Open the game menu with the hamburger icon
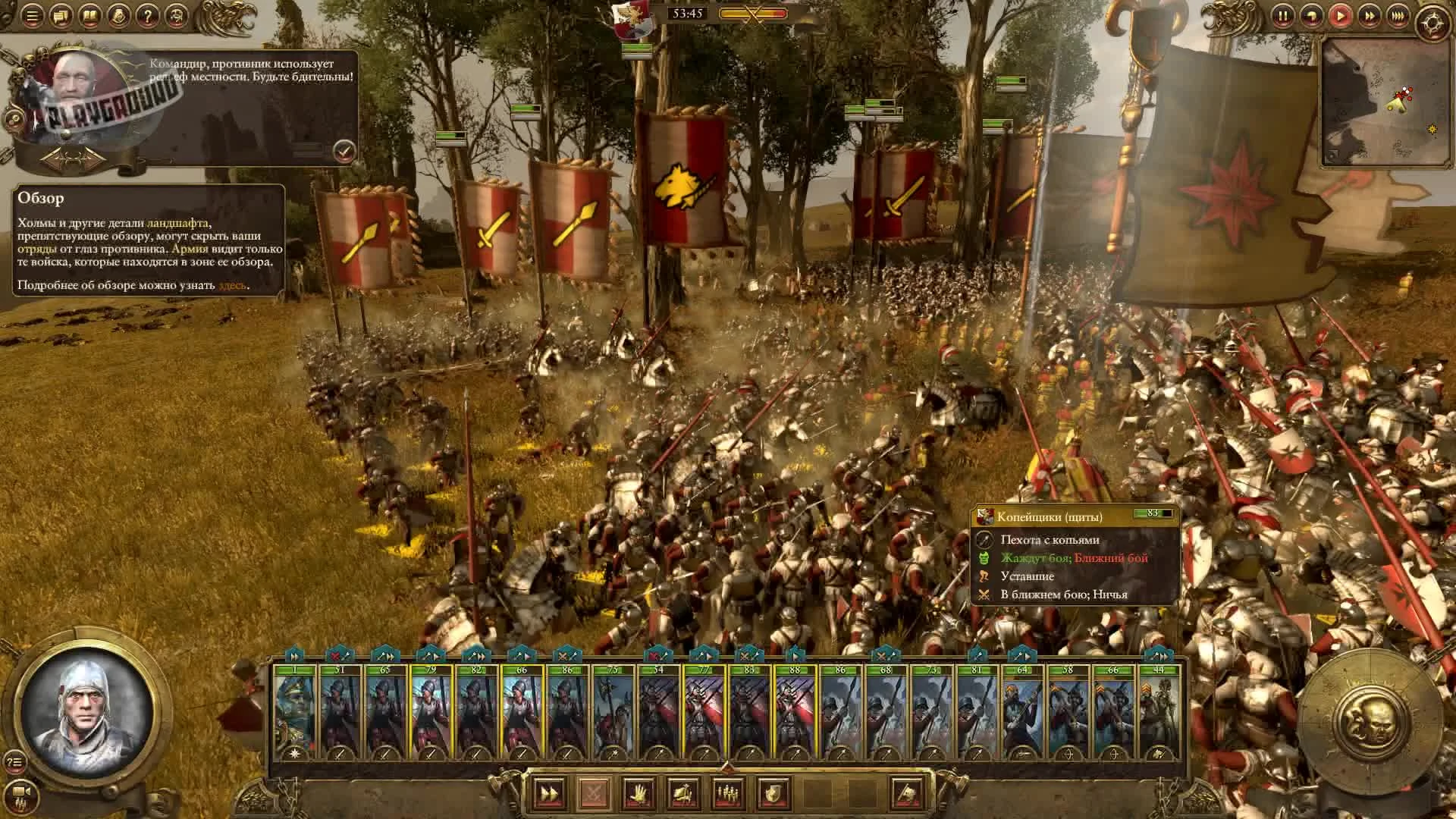This screenshot has height=819, width=1456. coord(32,16)
